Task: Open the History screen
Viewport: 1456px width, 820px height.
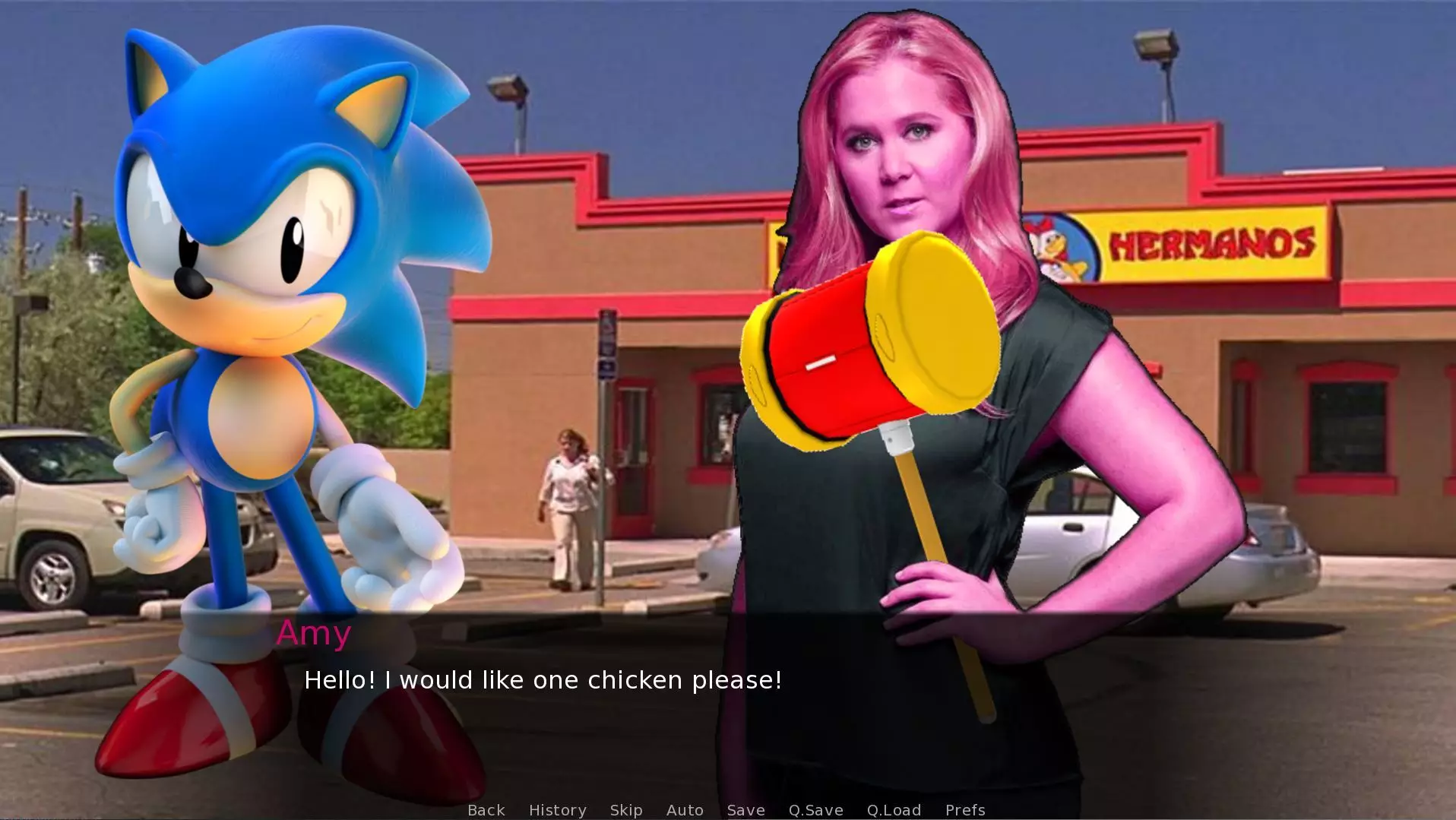Action: coord(557,810)
